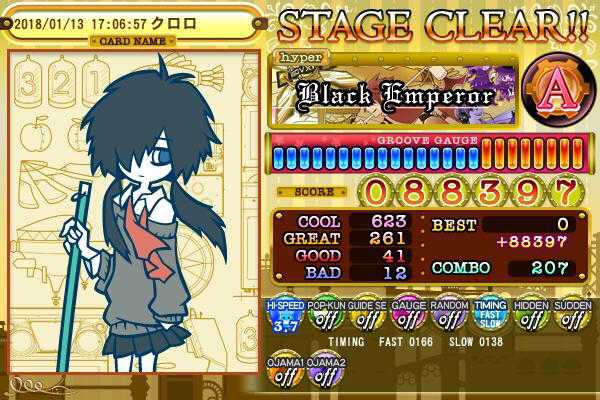The width and height of the screenshot is (600, 400).
Task: Turn on the HIDDEN option
Action: point(530,316)
